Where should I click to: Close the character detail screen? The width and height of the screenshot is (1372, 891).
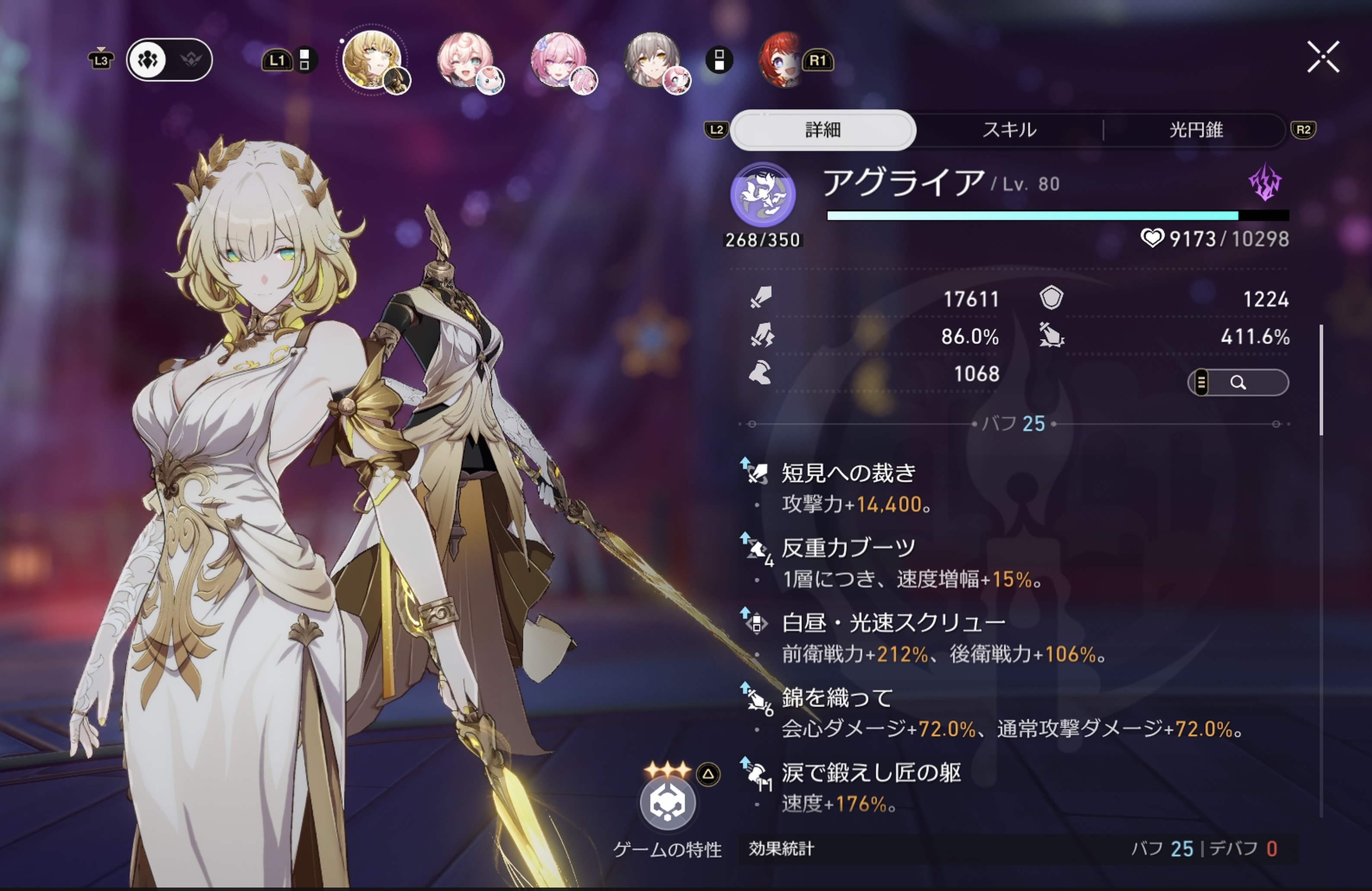pyautogui.click(x=1322, y=57)
